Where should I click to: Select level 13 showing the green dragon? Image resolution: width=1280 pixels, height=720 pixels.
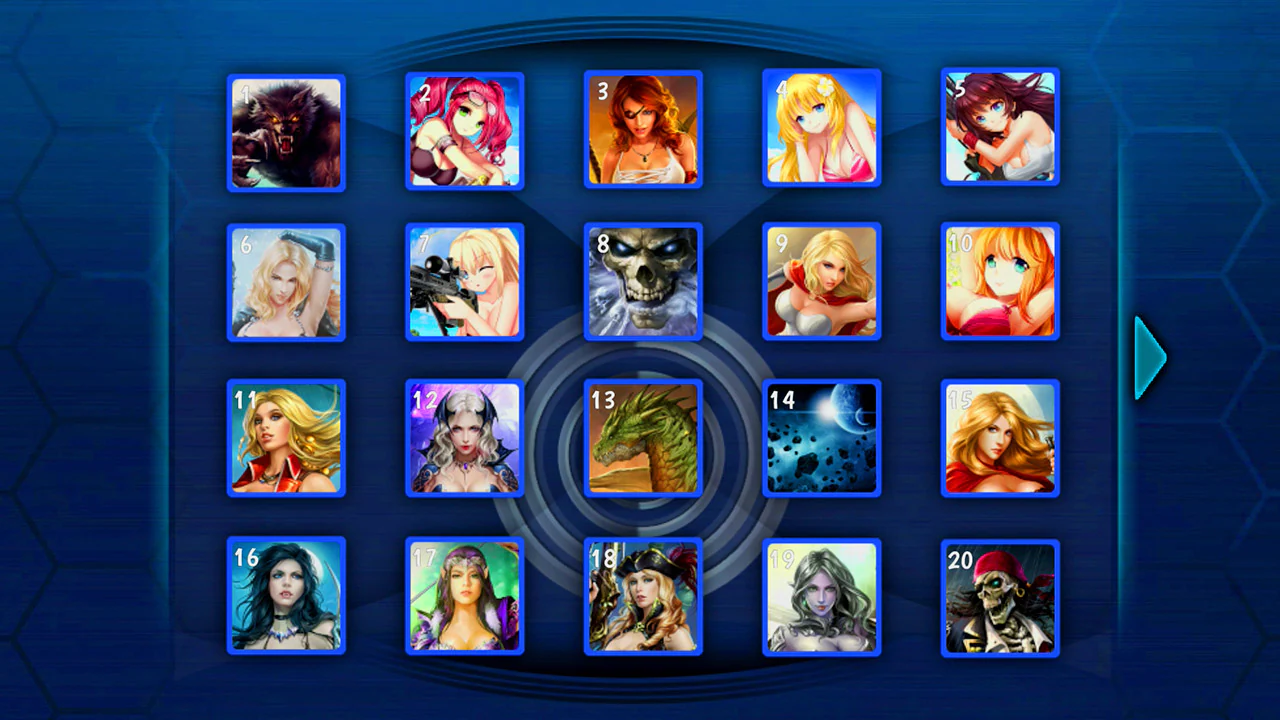coord(643,439)
